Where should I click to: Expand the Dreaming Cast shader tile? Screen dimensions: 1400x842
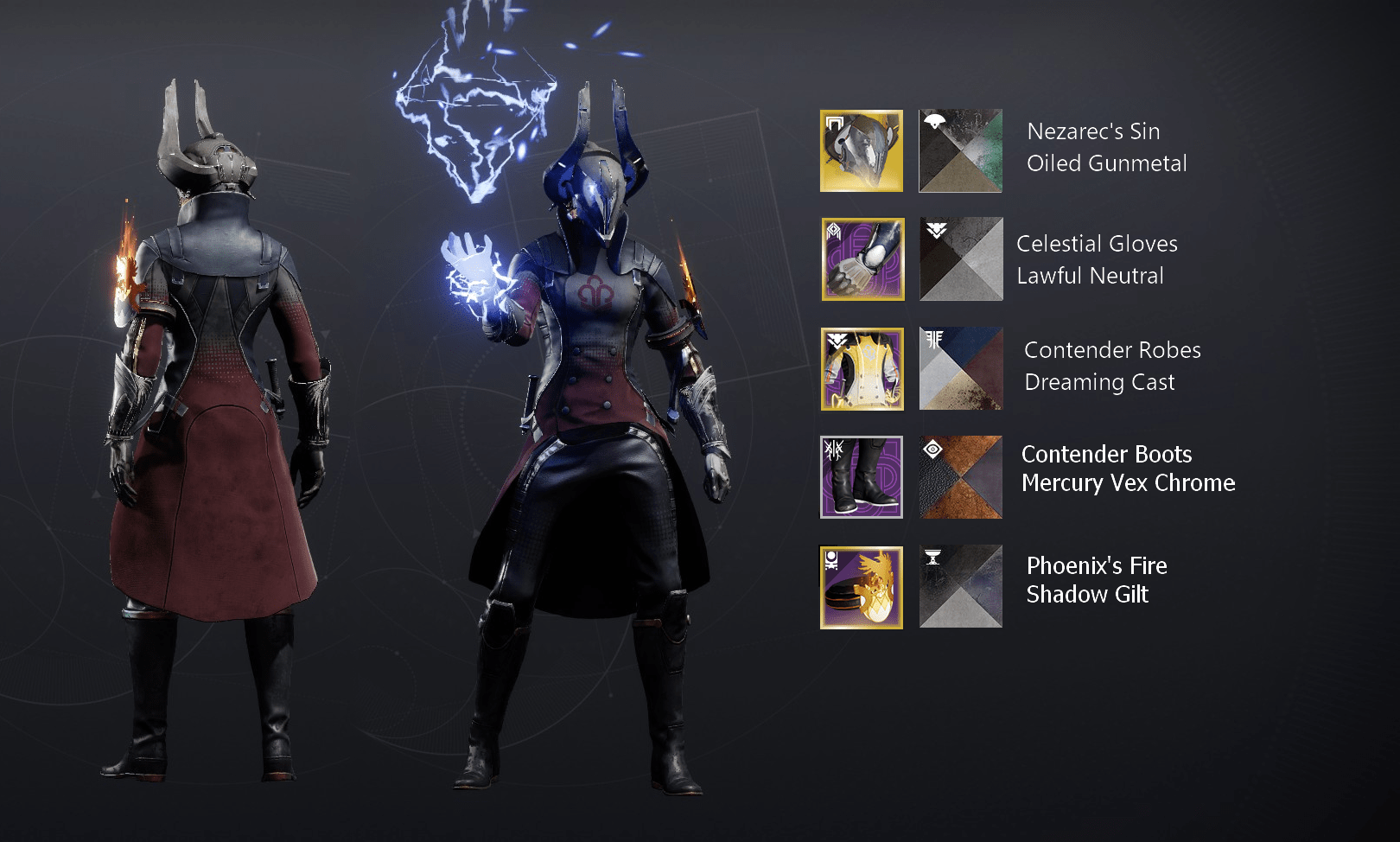coord(959,369)
